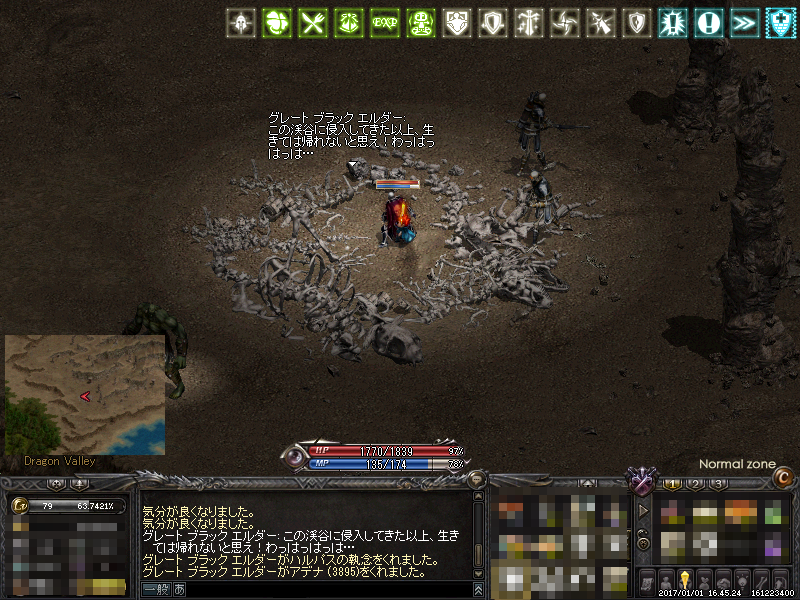Click the pinwheel shuriken buff icon
This screenshot has height=600, width=800.
(564, 23)
